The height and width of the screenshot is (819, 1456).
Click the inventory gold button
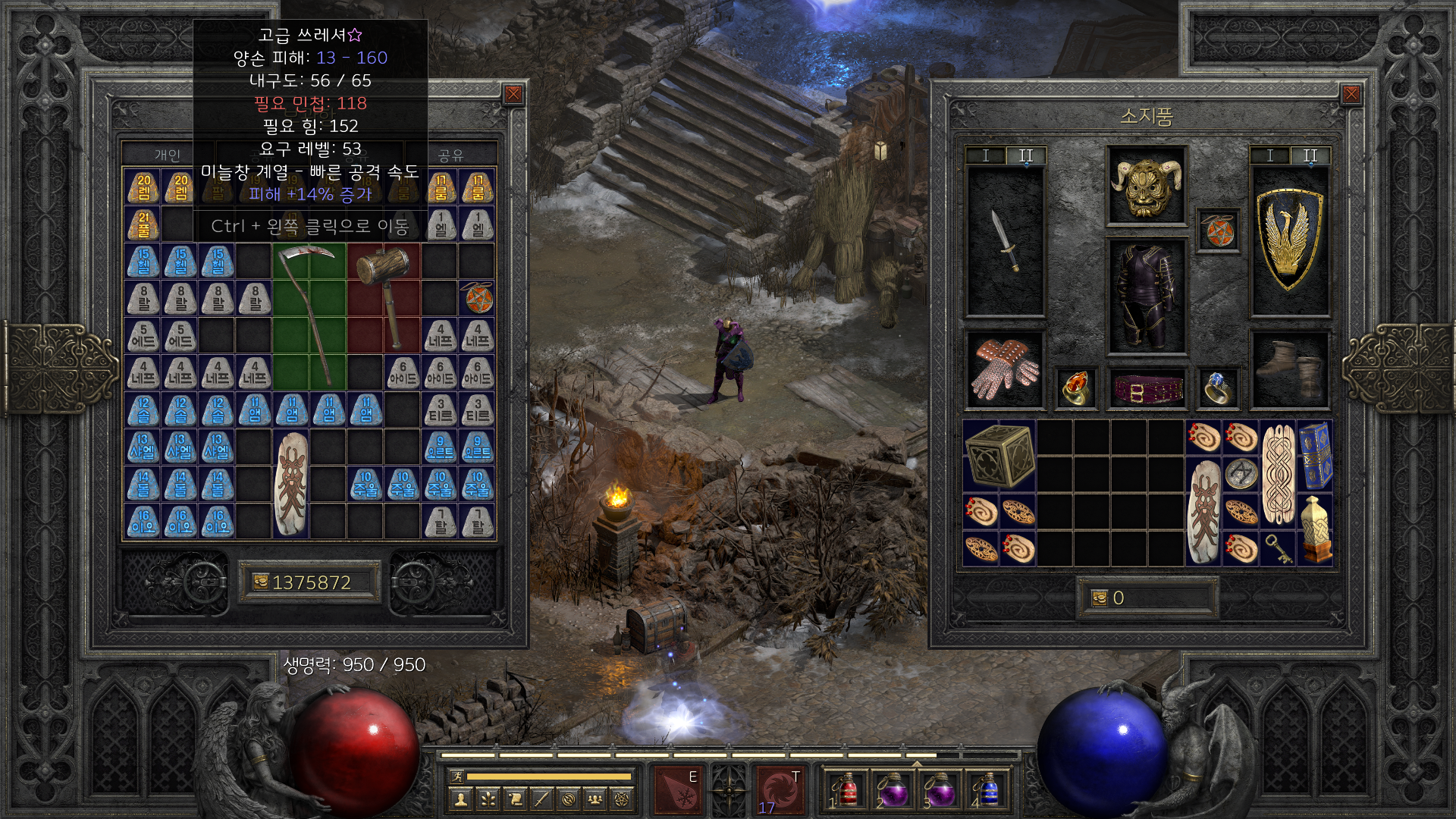pos(1100,598)
